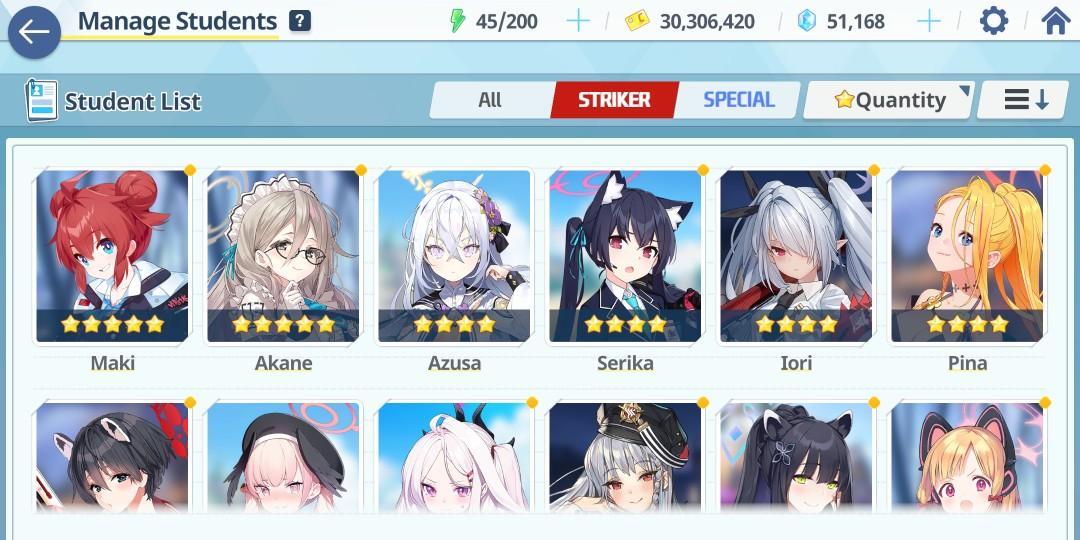Open the gear settings menu

point(993,21)
